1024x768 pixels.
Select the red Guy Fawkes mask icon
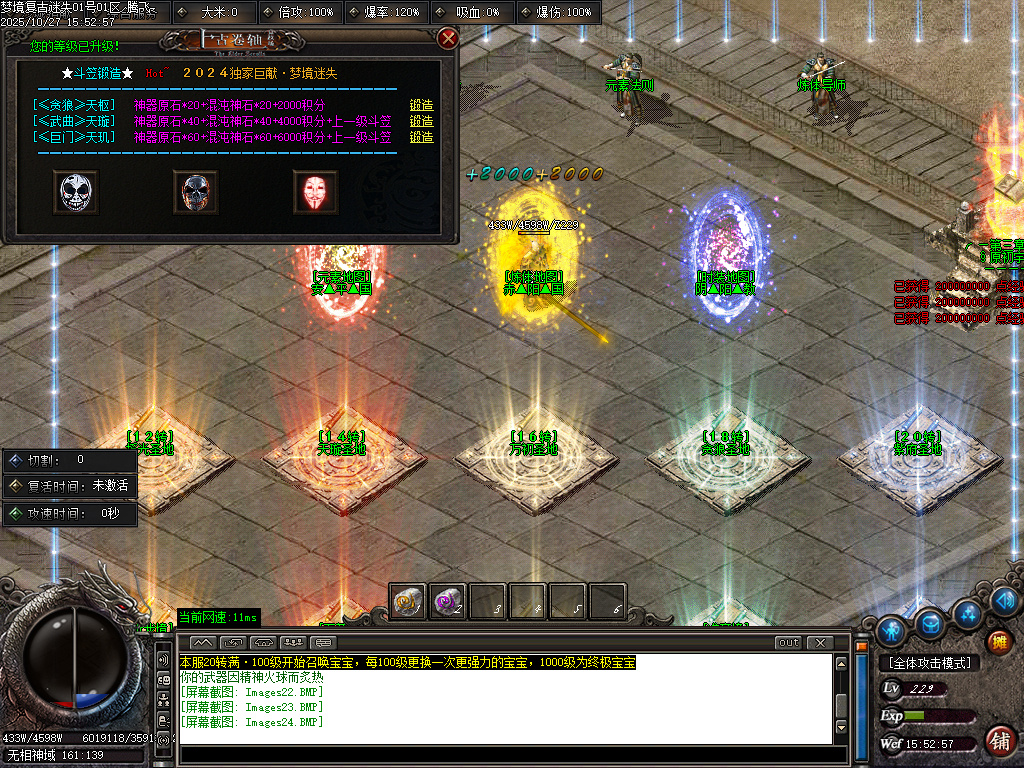(x=315, y=192)
